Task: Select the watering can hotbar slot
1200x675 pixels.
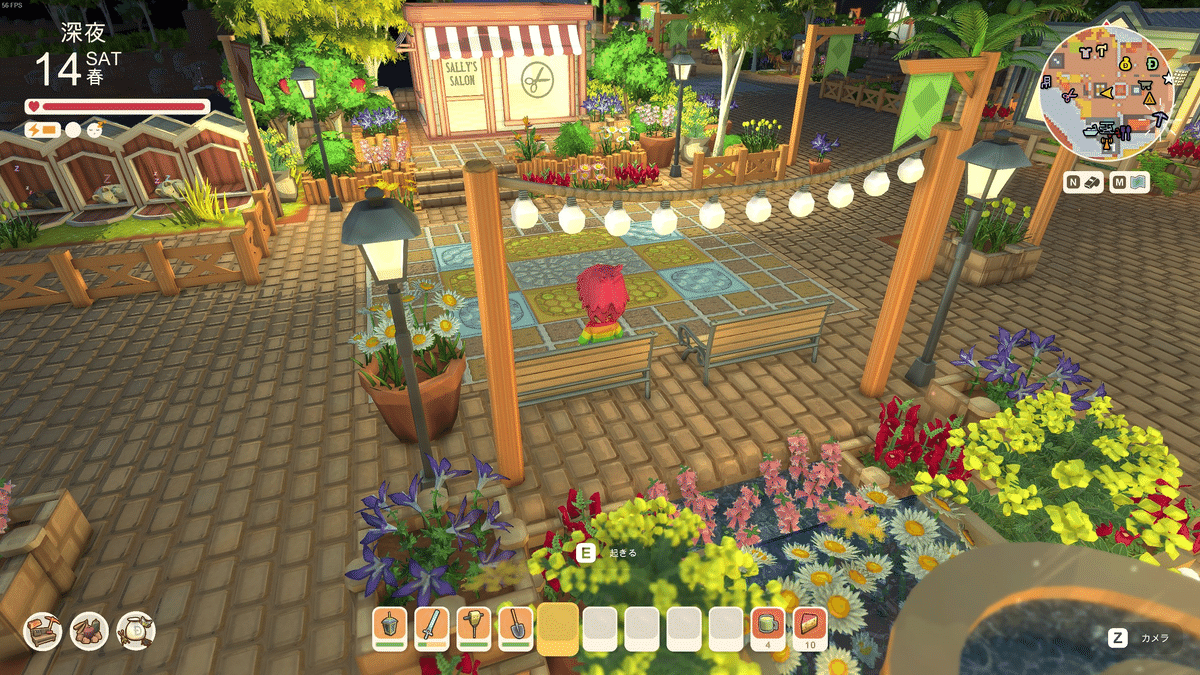Action: 389,626
